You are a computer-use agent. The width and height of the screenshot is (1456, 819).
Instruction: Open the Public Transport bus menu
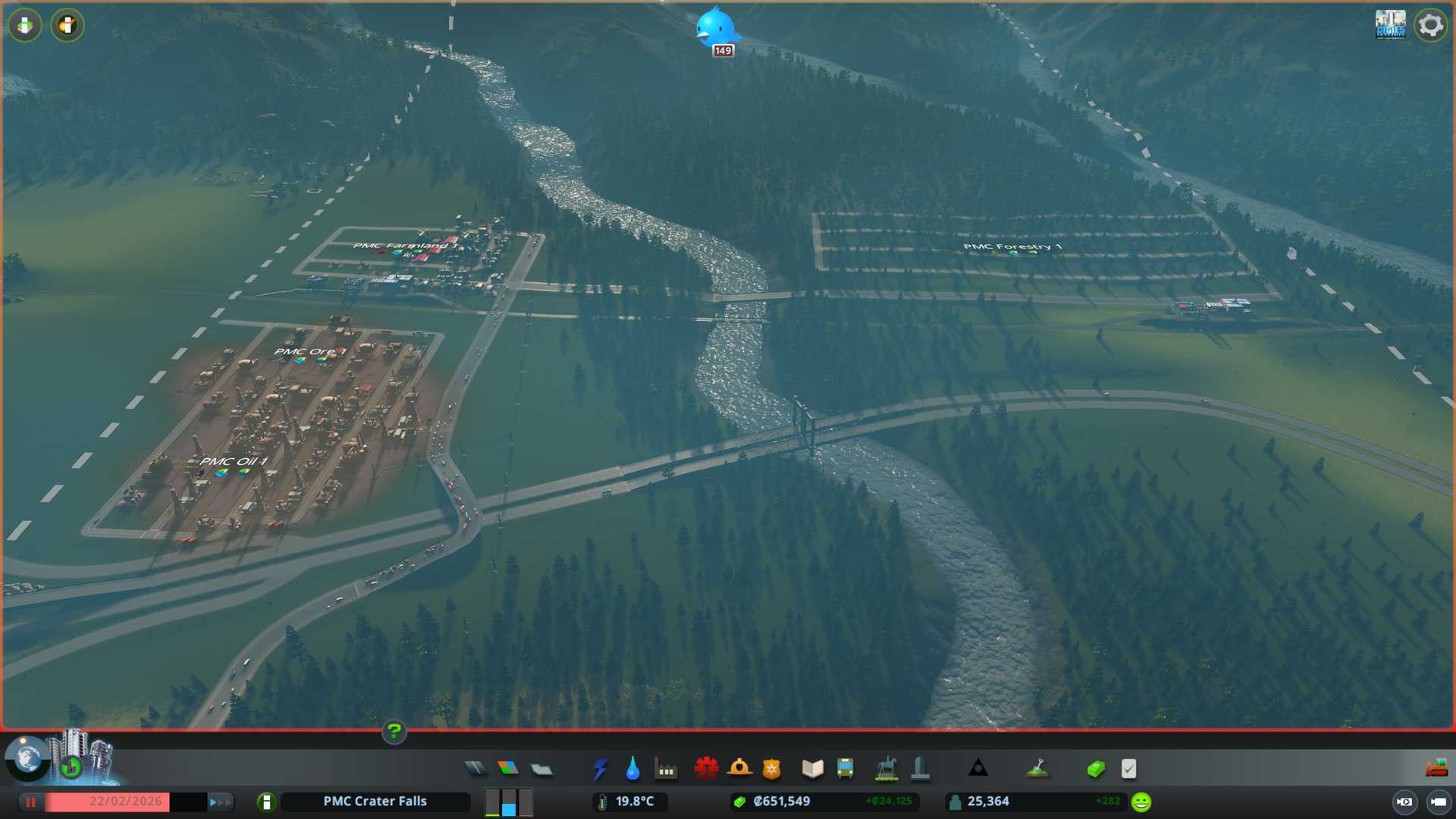[x=846, y=769]
